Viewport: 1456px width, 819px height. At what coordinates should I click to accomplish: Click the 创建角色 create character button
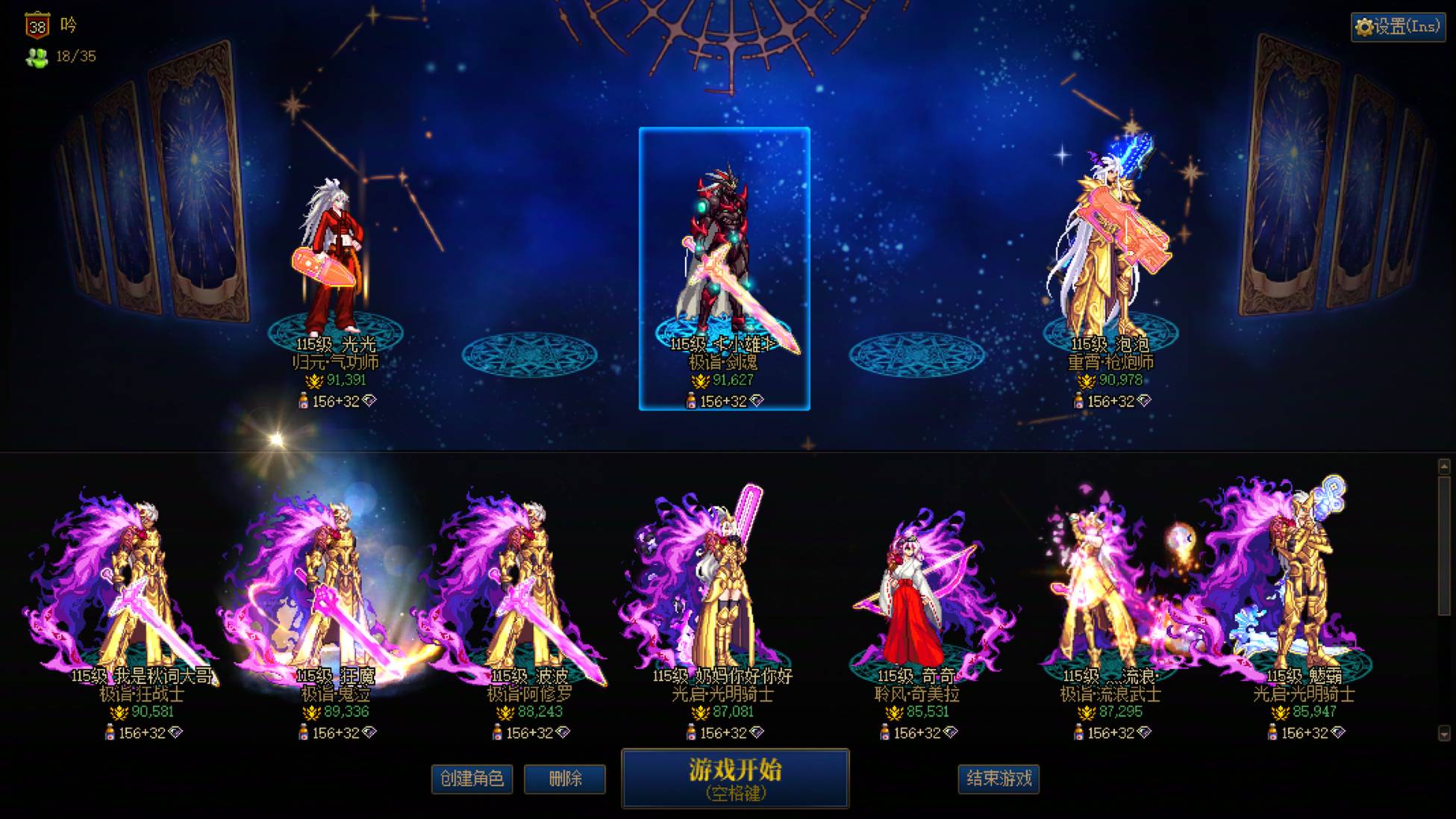coord(471,778)
